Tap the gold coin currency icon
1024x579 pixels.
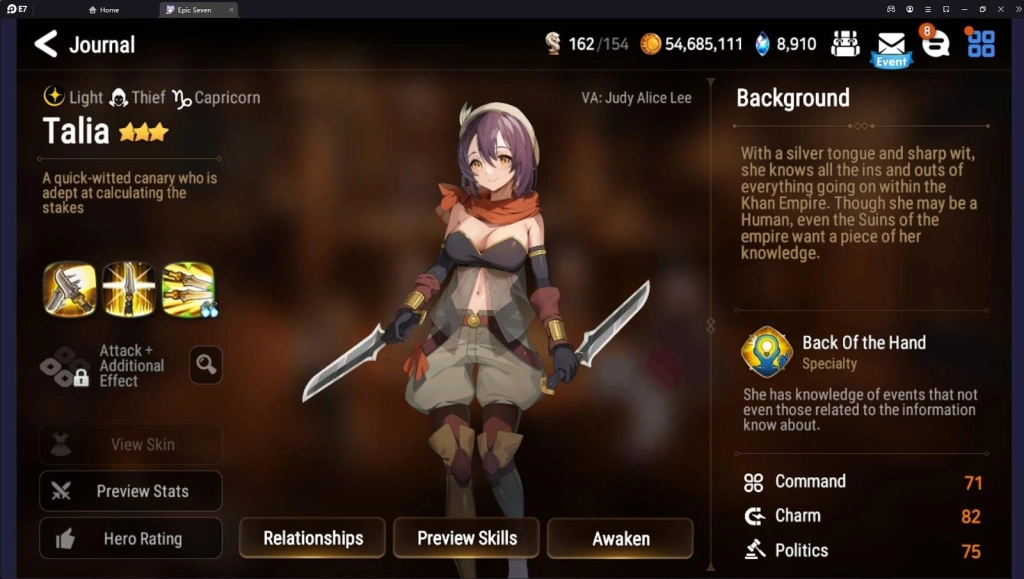coord(651,44)
